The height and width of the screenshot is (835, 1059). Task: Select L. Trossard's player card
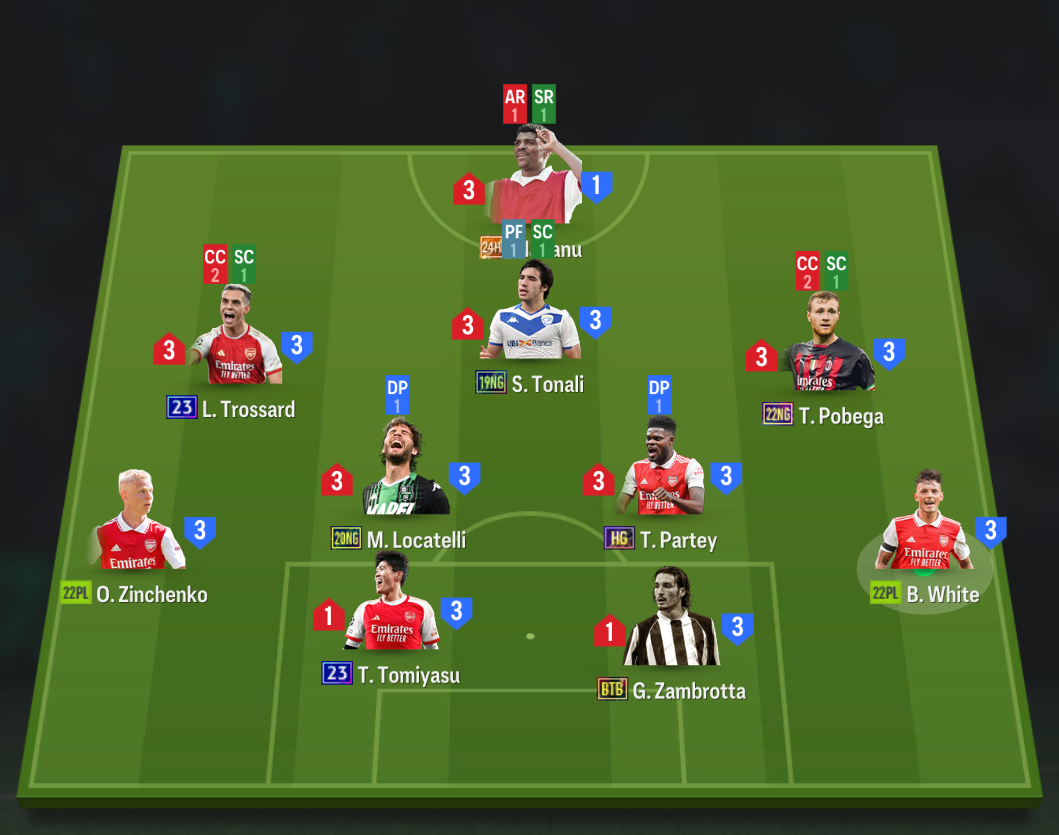pyautogui.click(x=236, y=343)
